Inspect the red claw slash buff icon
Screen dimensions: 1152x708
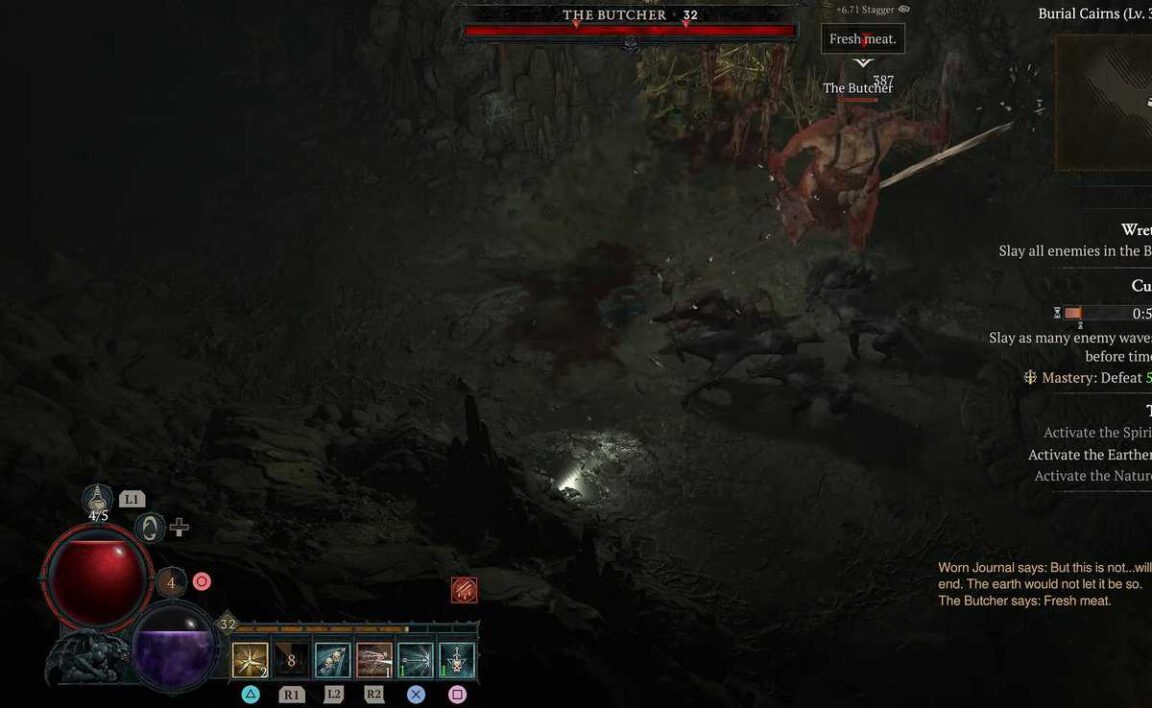click(x=464, y=590)
